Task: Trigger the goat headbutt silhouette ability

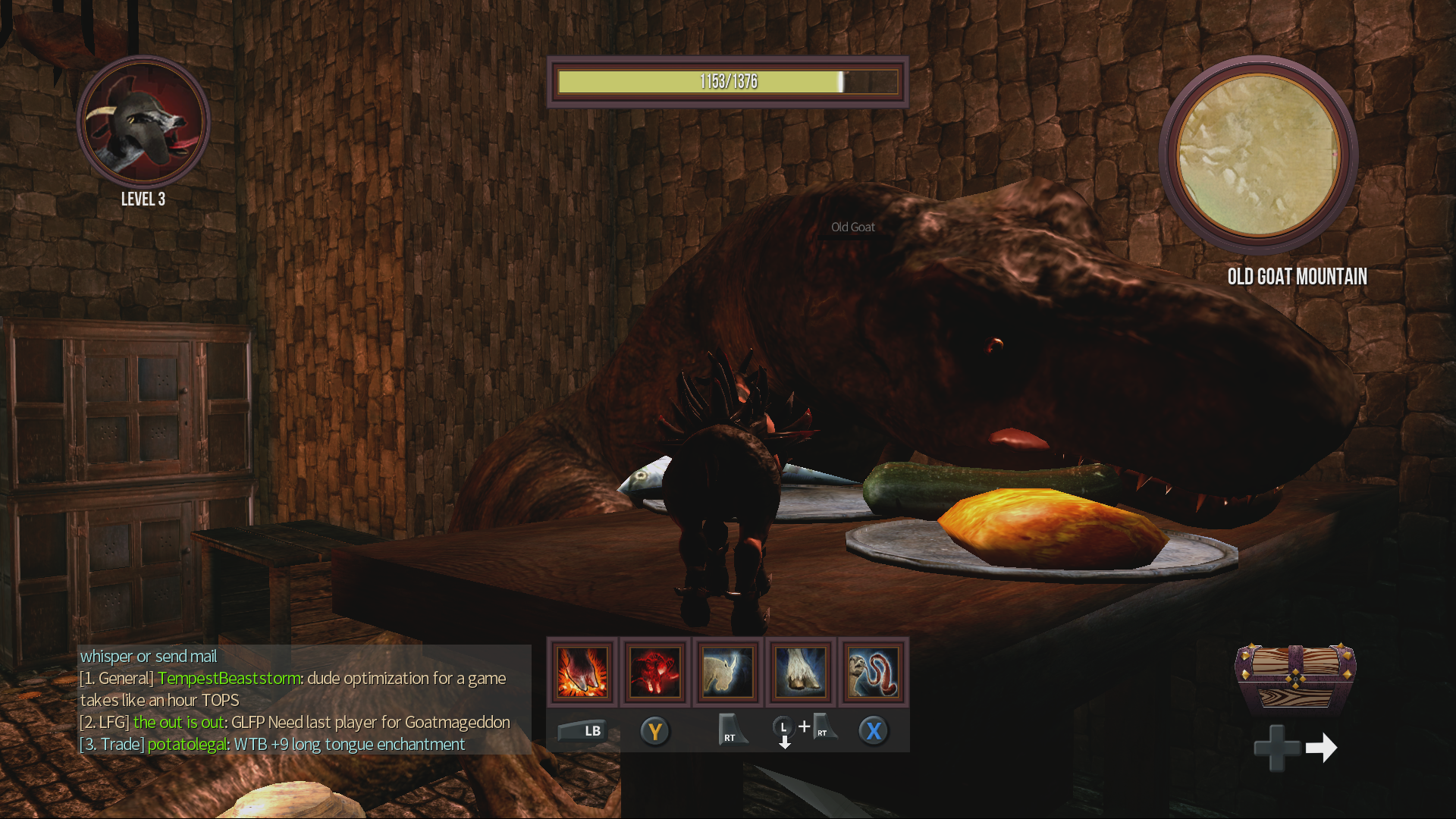Action: [x=727, y=672]
